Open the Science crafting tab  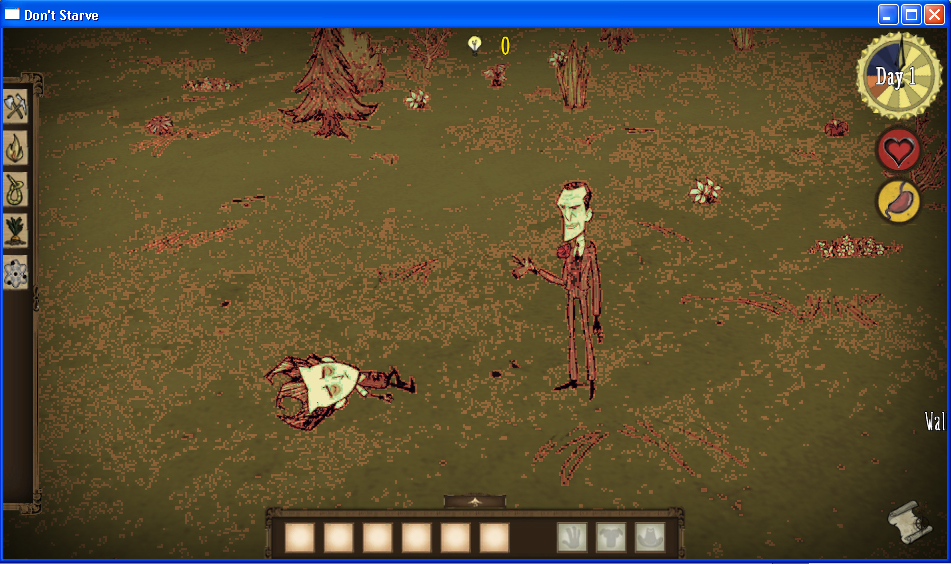tap(15, 271)
